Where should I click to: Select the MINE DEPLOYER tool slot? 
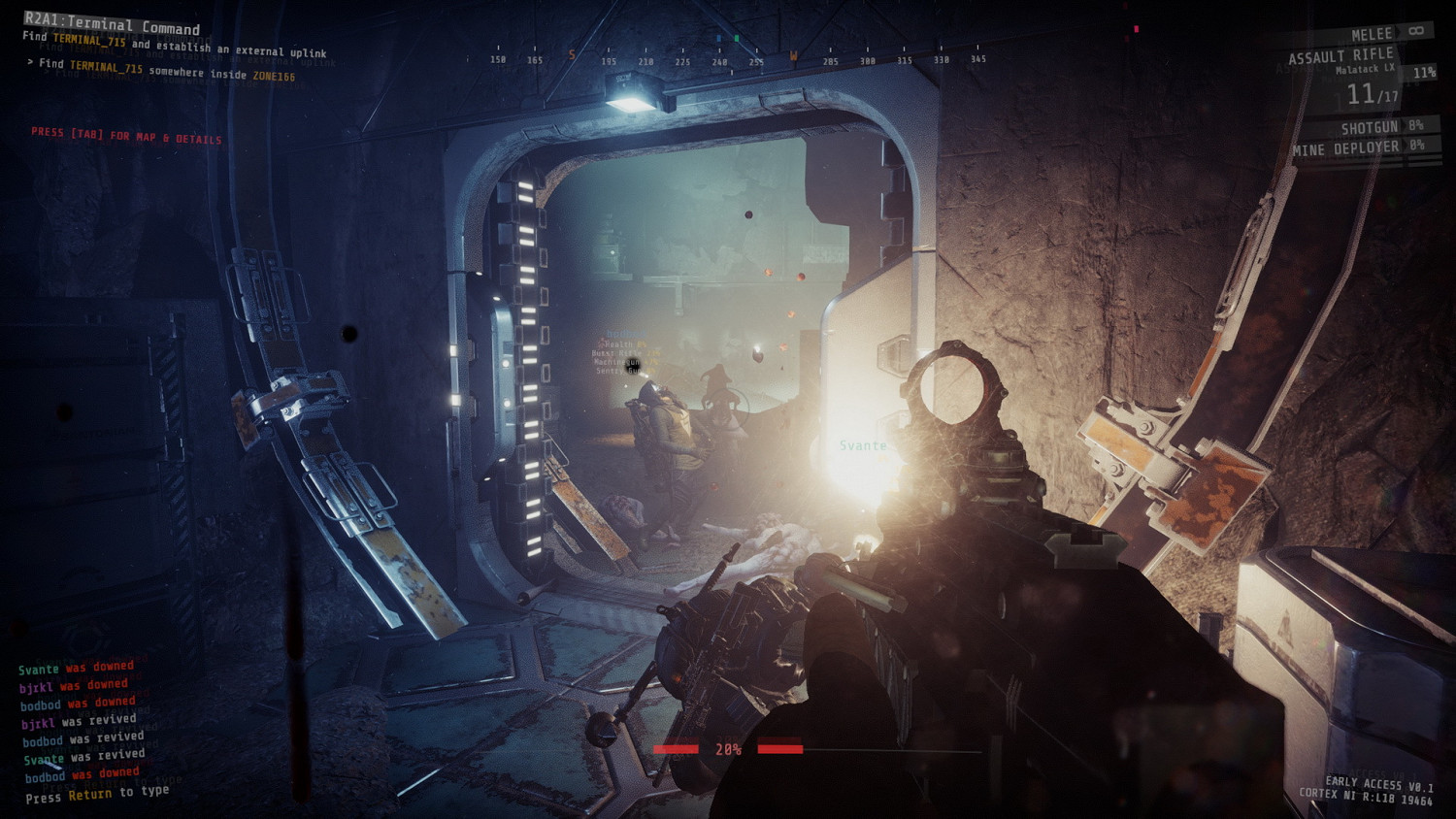click(1346, 146)
